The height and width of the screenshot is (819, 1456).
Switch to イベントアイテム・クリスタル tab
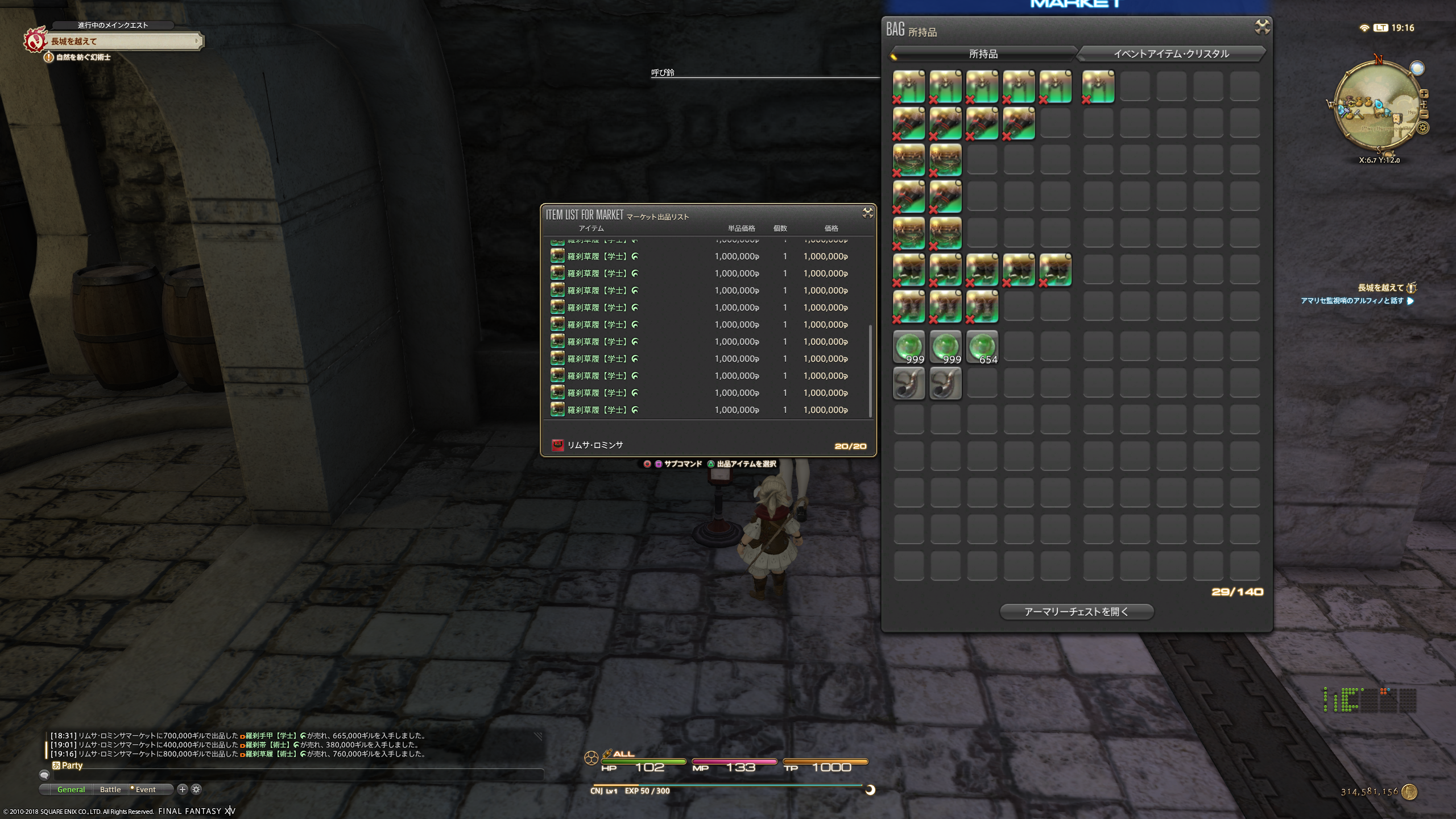coord(1170,54)
